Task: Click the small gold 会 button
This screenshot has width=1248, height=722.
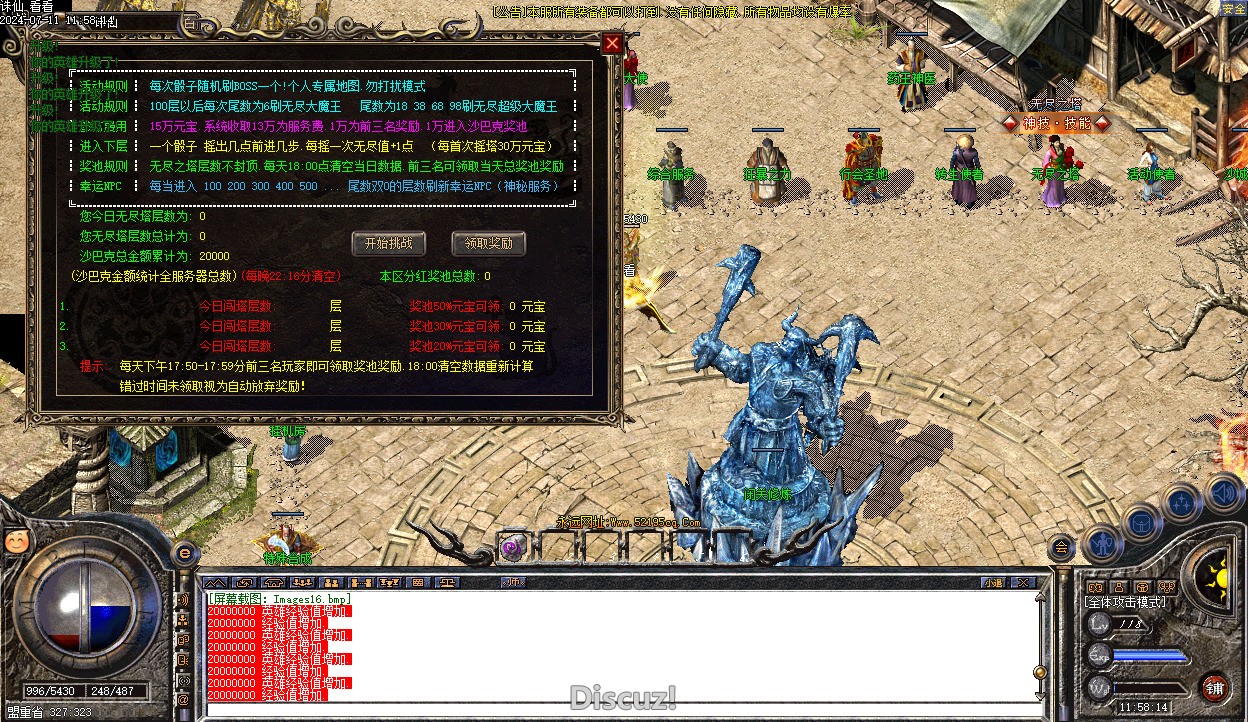Action: point(1061,546)
